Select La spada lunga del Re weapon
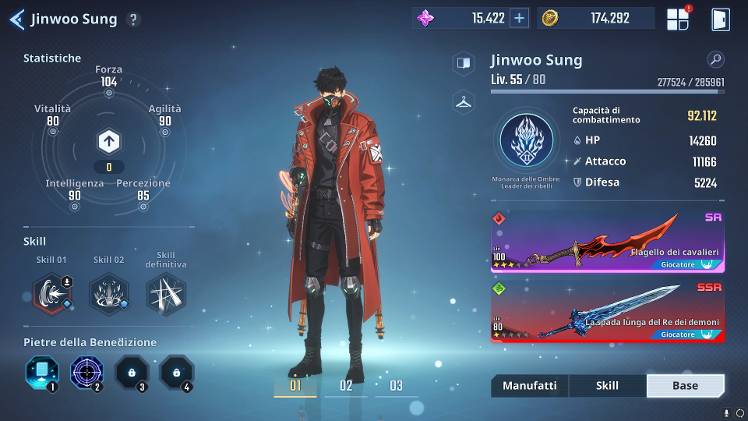The height and width of the screenshot is (421, 748). coord(607,311)
